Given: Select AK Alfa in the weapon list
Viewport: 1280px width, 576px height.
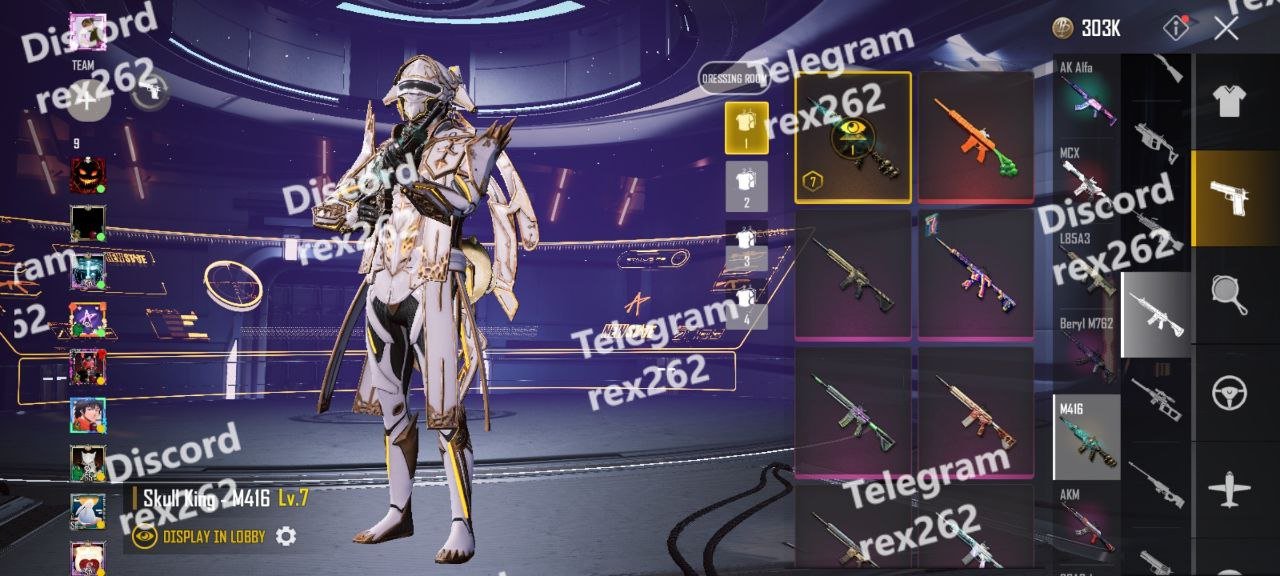Looking at the screenshot, I should pos(1087,94).
